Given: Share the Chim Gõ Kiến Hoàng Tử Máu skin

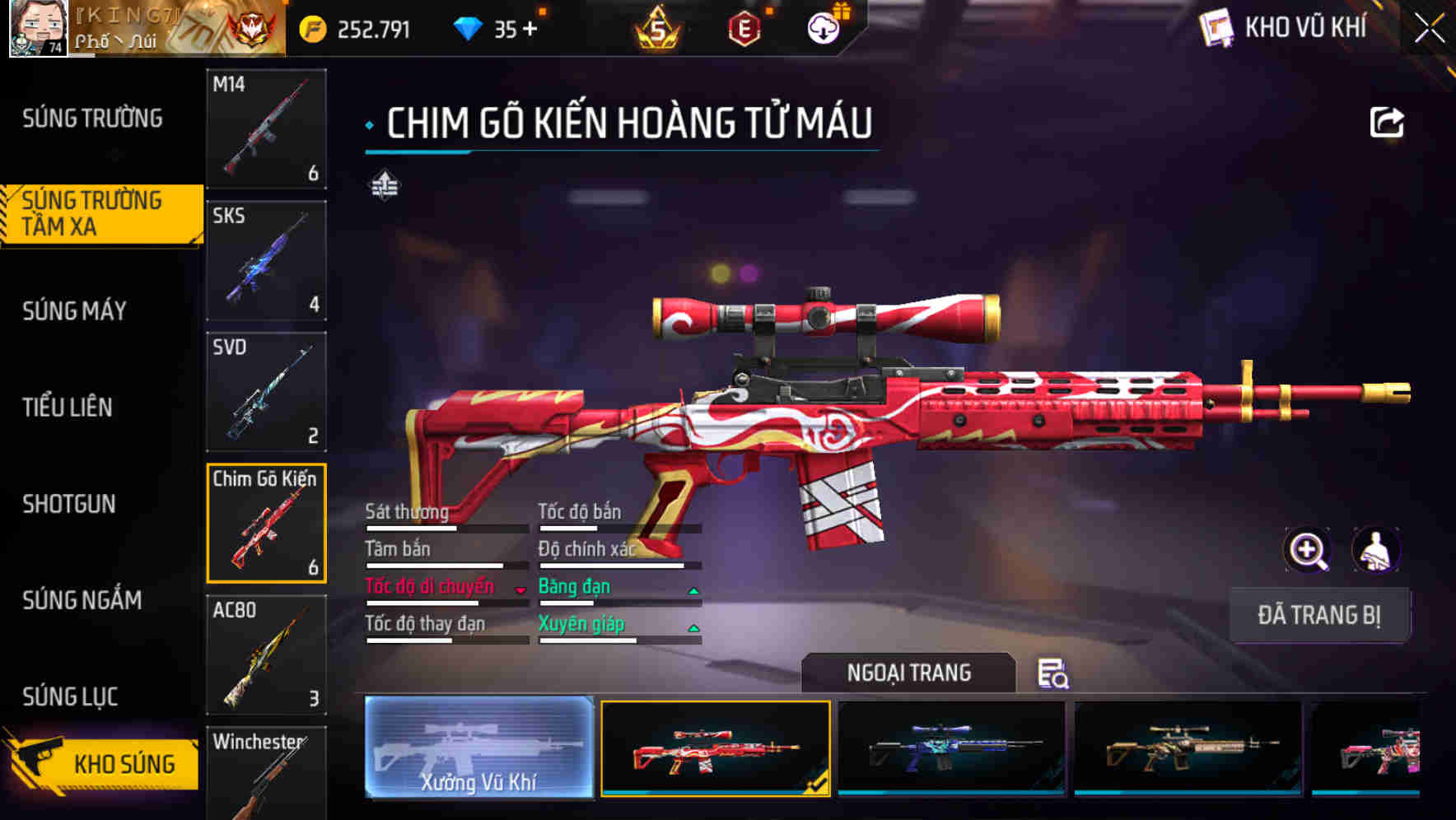Looking at the screenshot, I should 1388,121.
